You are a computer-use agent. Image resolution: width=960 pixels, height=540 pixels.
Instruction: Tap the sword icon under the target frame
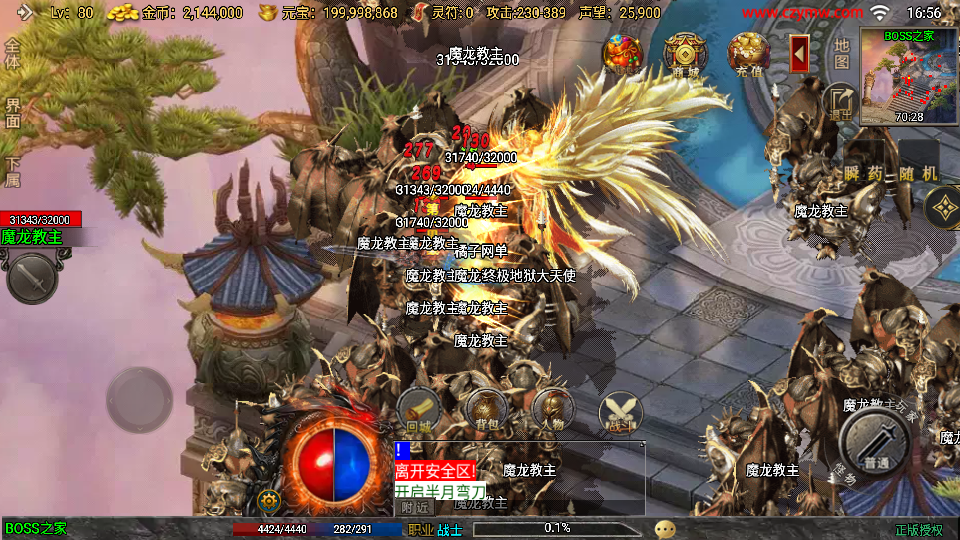32,276
